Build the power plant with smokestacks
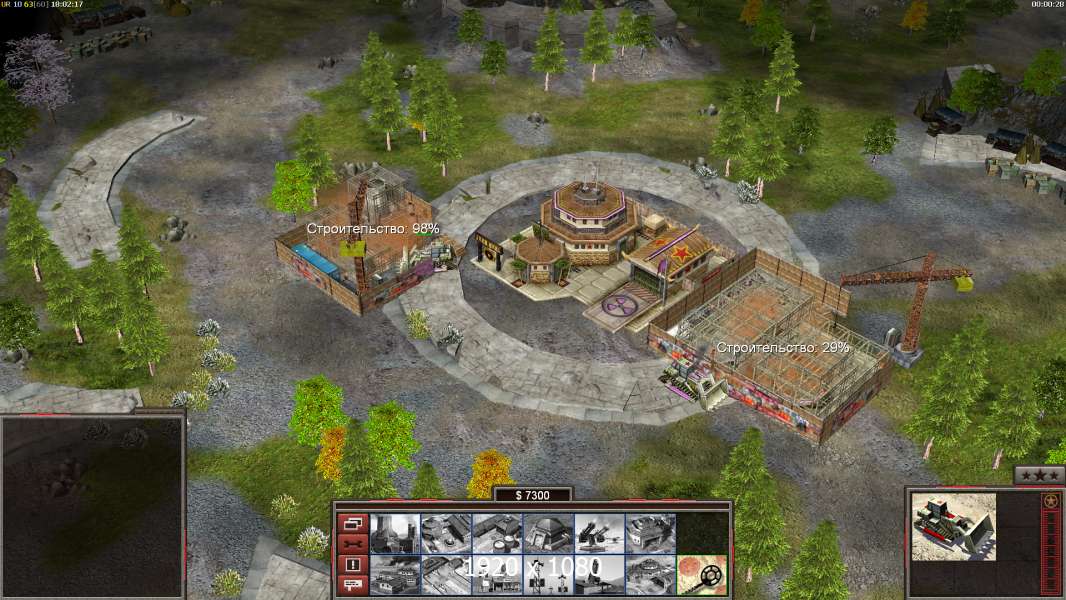Viewport: 1066px width, 600px height. [x=395, y=534]
